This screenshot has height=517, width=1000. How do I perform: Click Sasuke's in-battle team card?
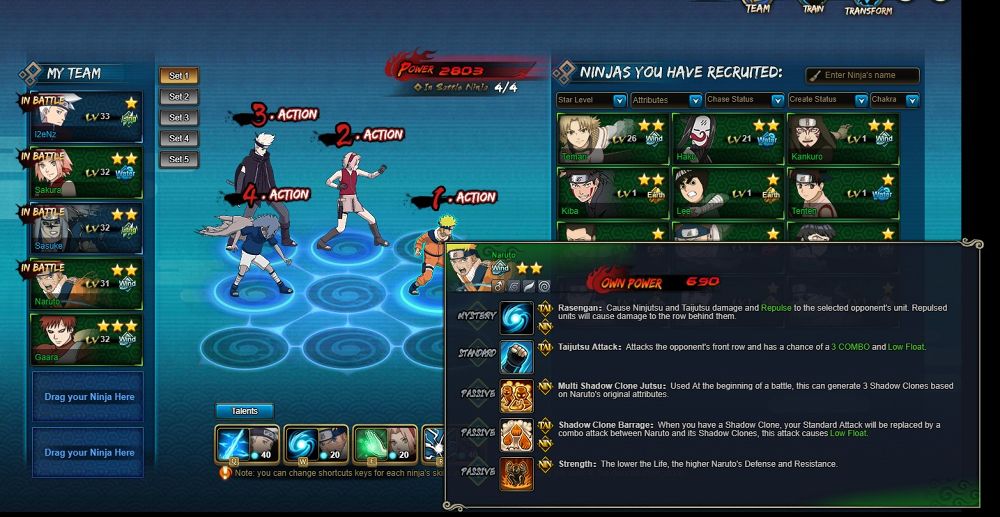pyautogui.click(x=86, y=228)
